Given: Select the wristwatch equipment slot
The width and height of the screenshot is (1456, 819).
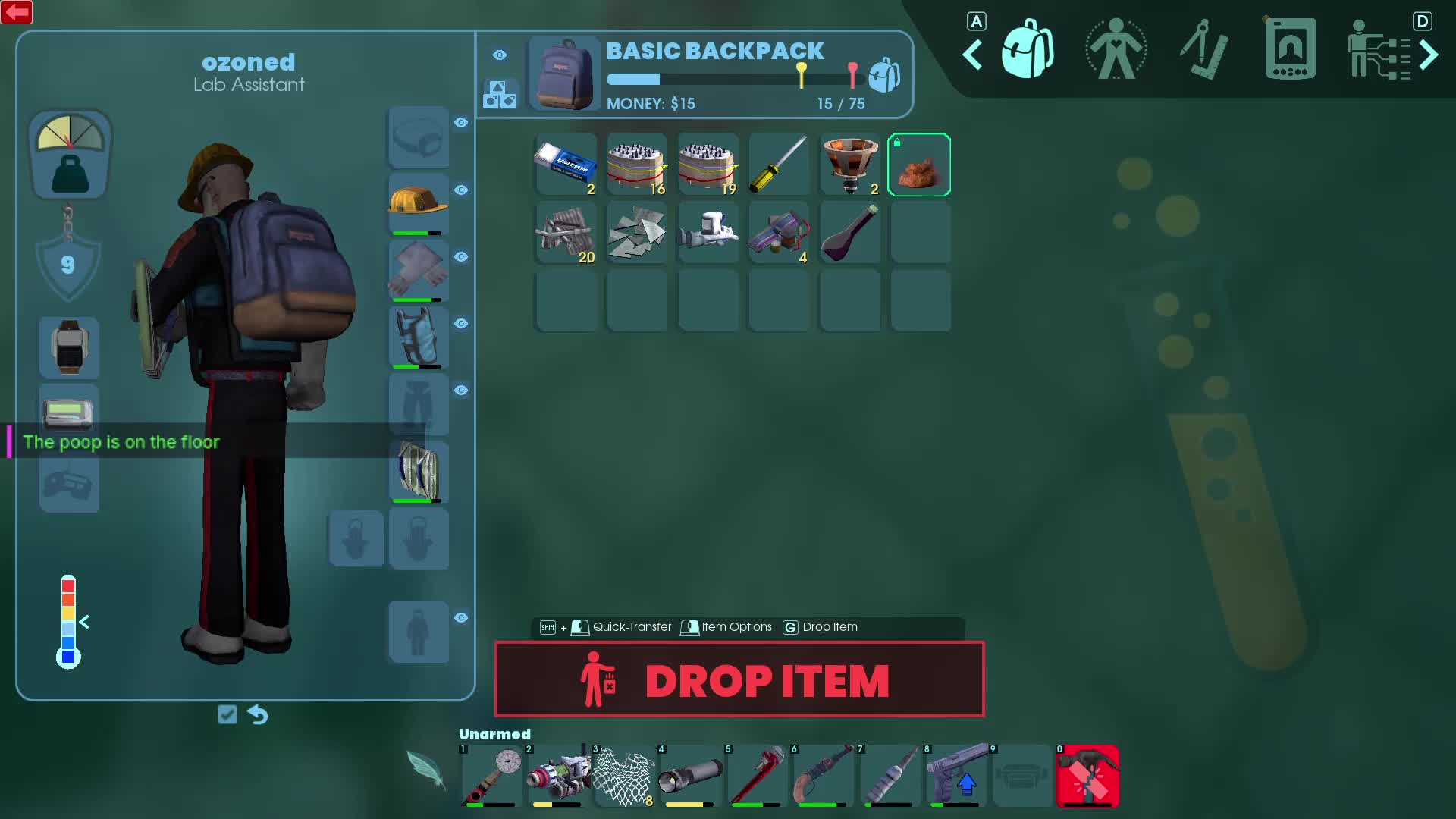Looking at the screenshot, I should coord(69,347).
